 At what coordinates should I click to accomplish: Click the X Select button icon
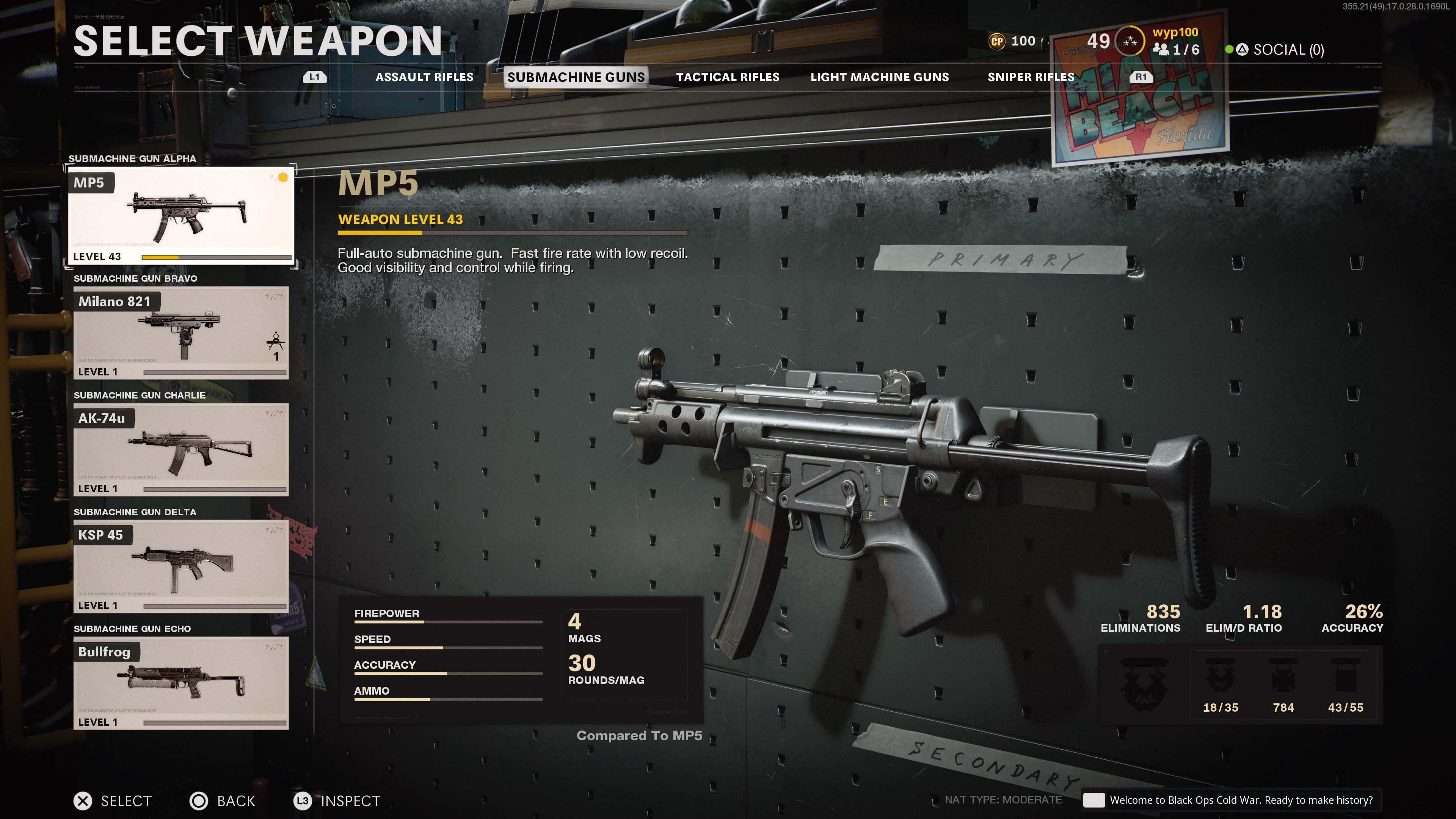tap(83, 801)
